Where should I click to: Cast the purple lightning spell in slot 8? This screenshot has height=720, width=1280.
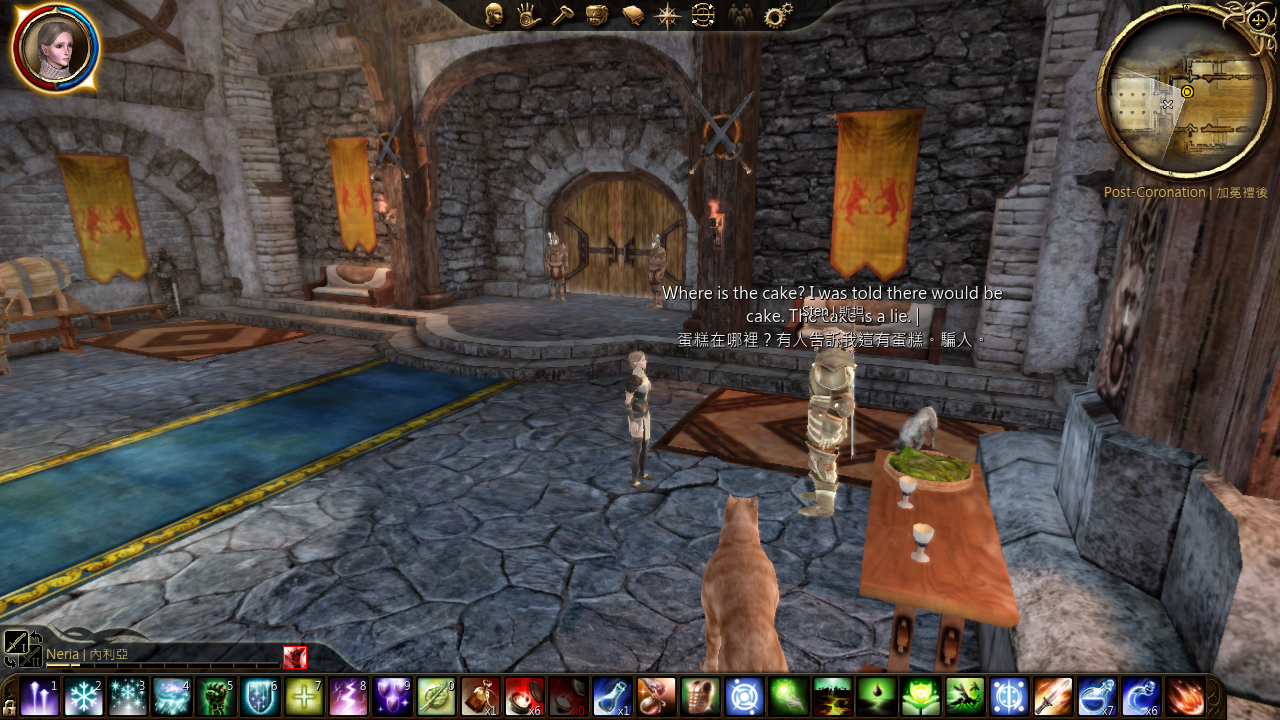(348, 696)
